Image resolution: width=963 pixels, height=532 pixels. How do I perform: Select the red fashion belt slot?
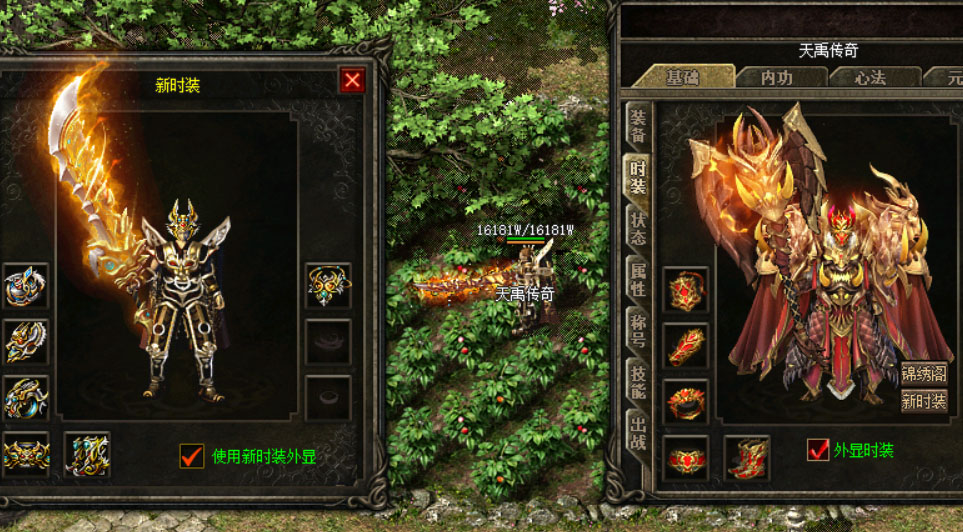tap(686, 457)
